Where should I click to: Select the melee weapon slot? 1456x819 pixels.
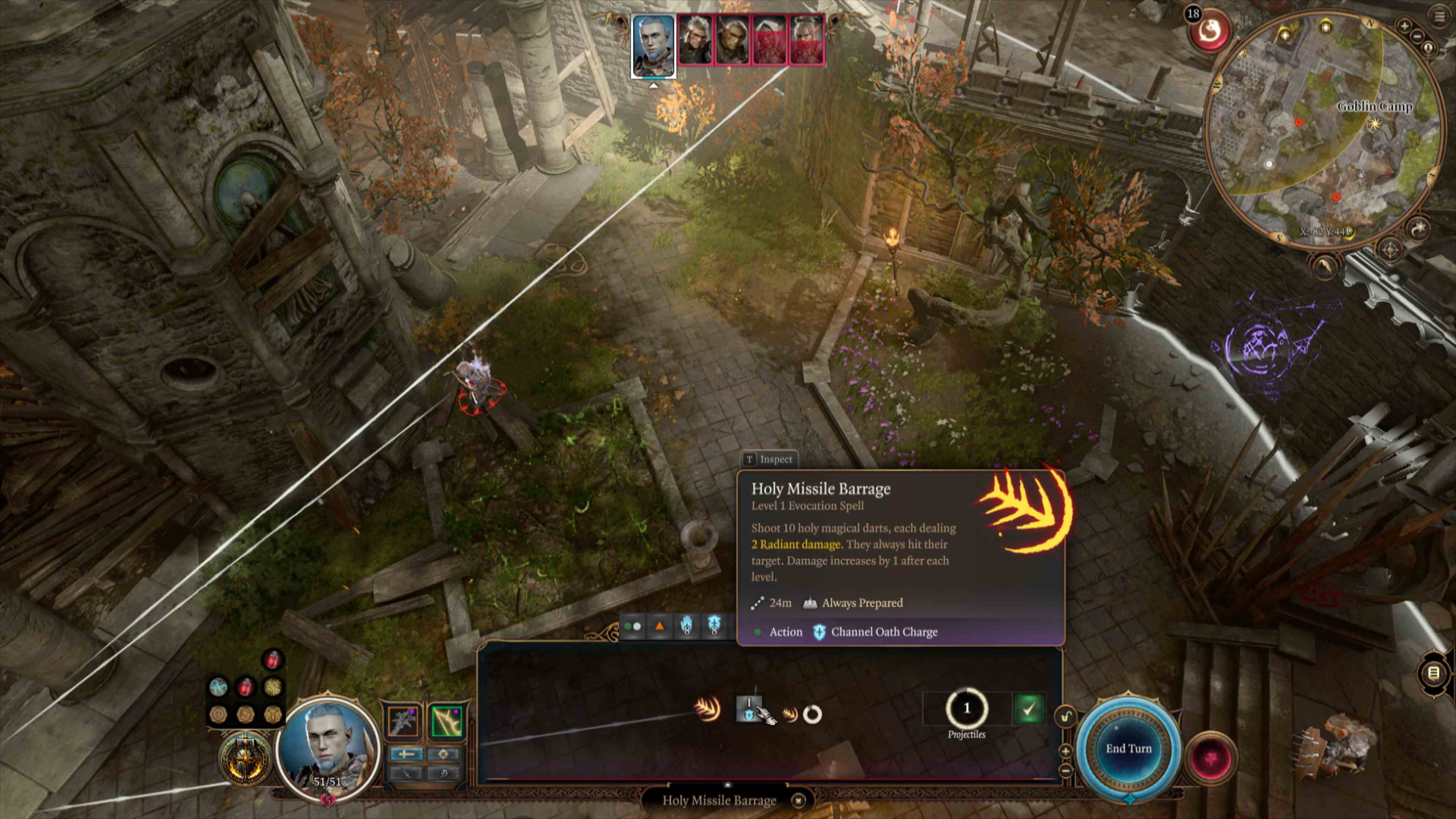point(402,722)
